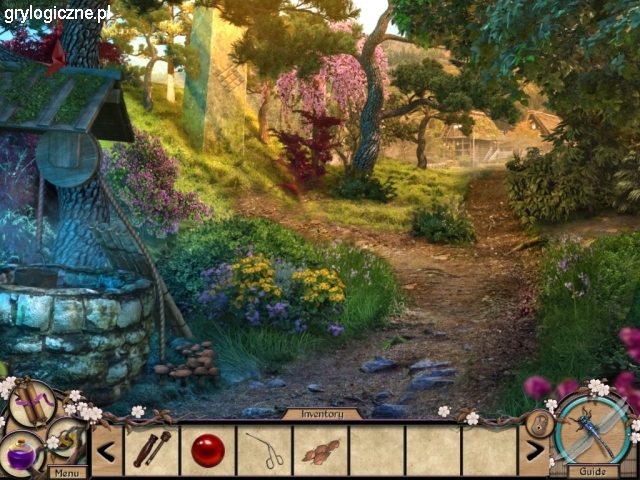The width and height of the screenshot is (640, 480).
Task: Pick the red ball from inventory
Action: (x=208, y=450)
